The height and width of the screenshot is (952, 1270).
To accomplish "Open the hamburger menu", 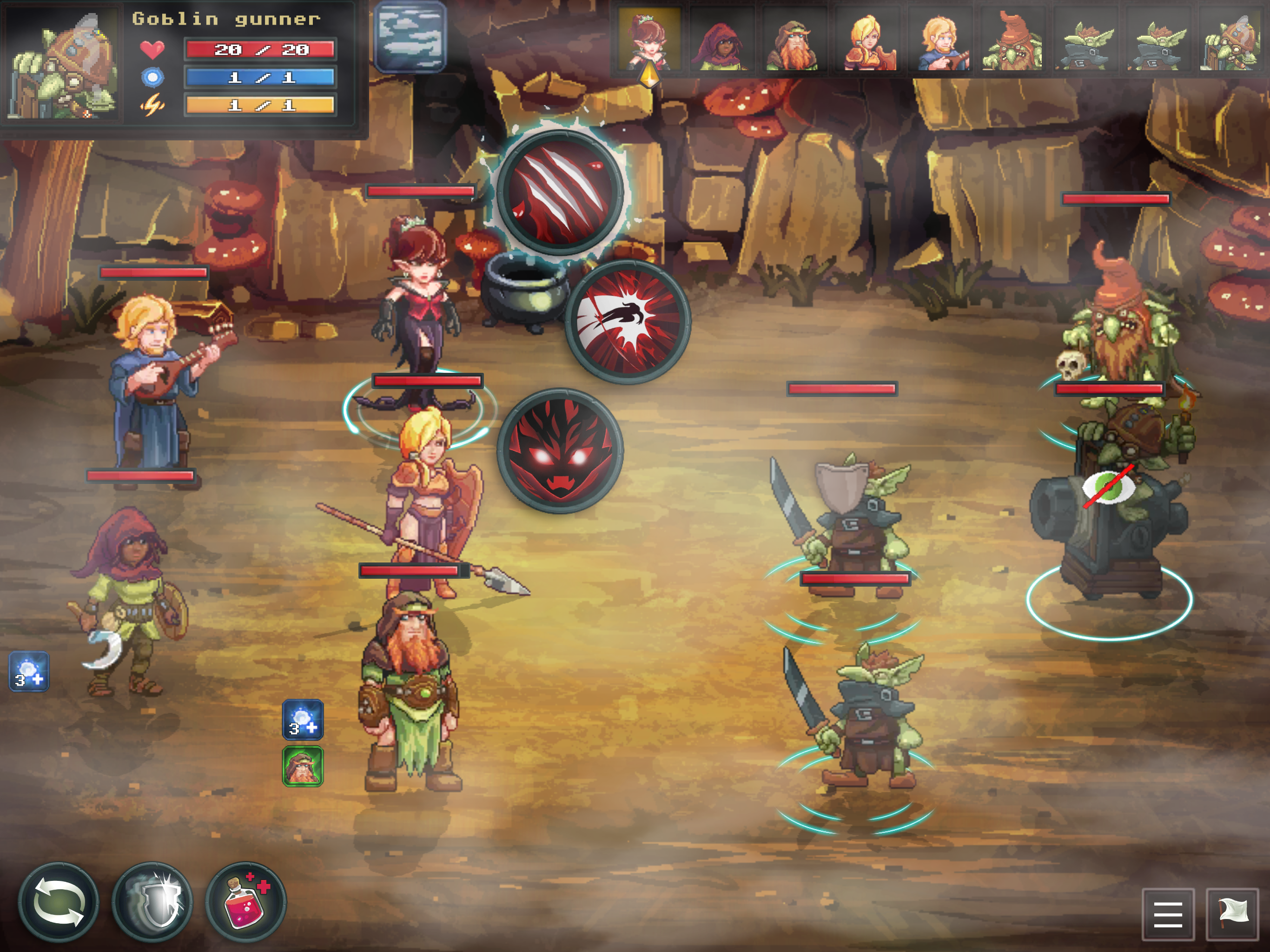I will [x=1168, y=914].
